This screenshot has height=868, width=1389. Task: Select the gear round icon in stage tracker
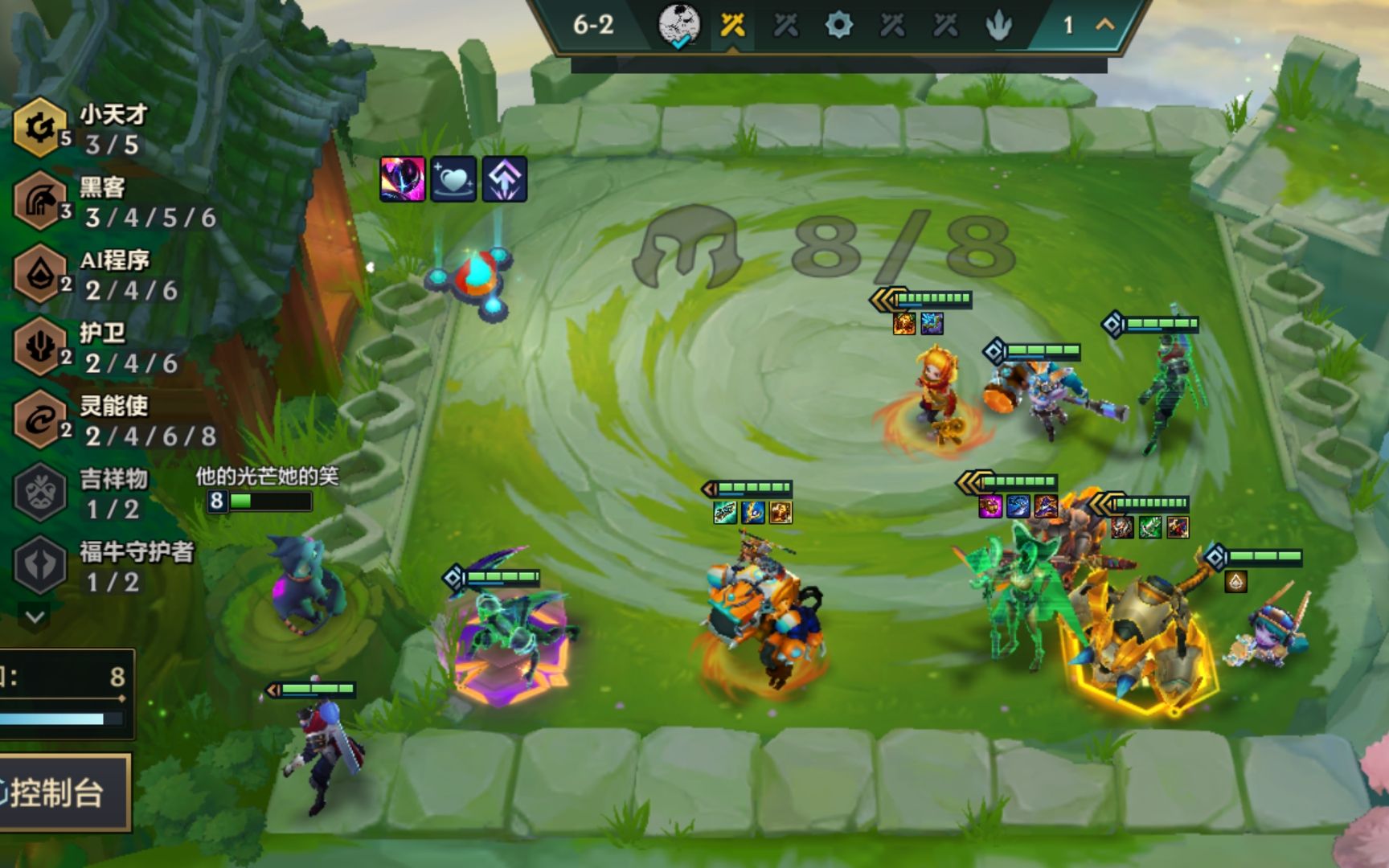point(838,26)
